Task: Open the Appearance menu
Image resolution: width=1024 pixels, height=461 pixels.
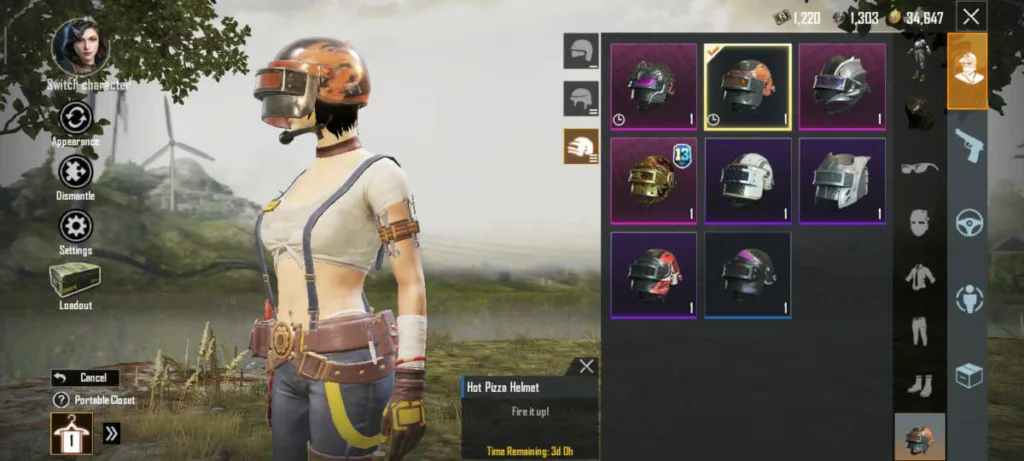Action: click(75, 119)
